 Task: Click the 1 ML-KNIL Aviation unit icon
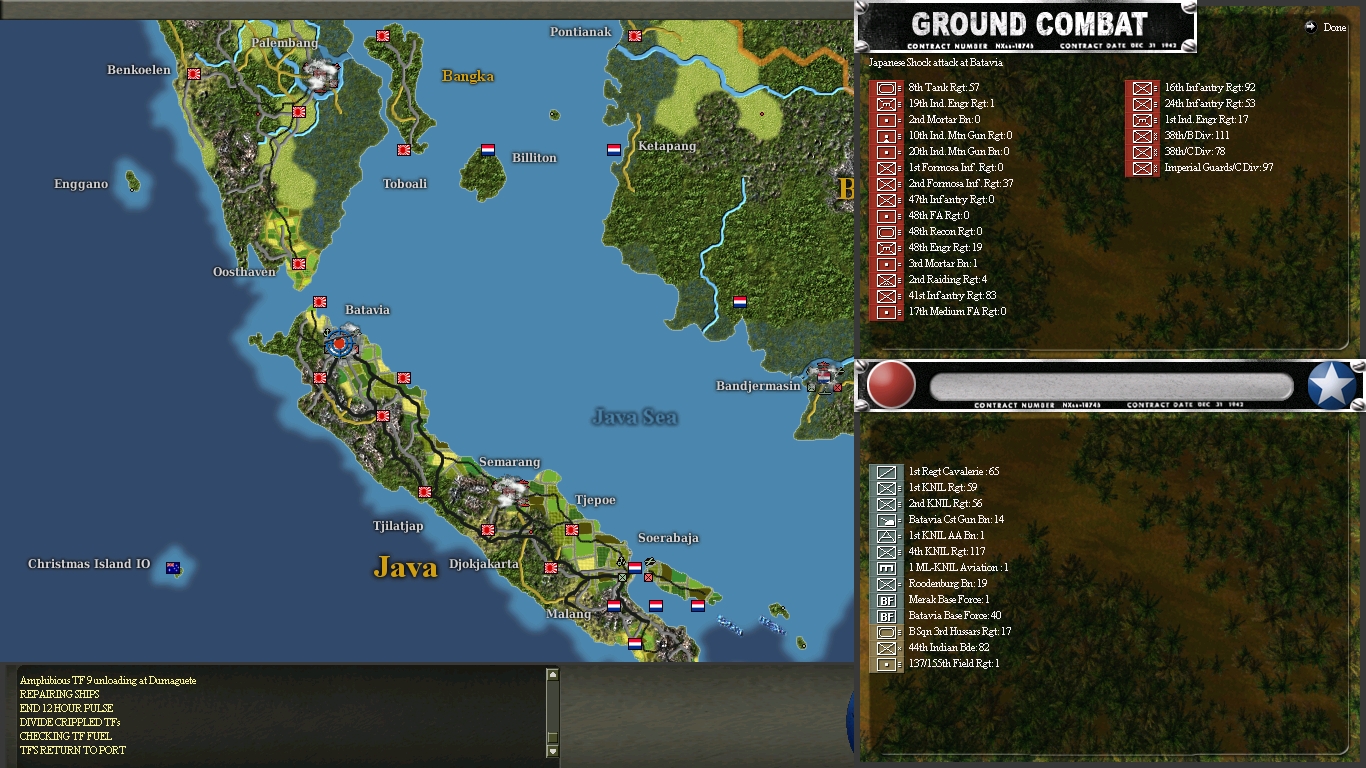[x=885, y=567]
